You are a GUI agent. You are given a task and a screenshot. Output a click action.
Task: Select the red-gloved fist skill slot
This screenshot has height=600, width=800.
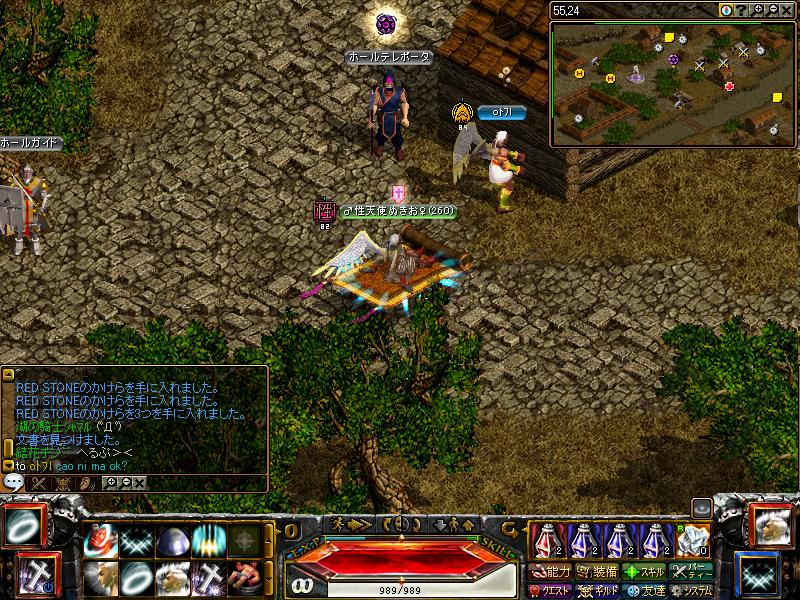coord(100,541)
